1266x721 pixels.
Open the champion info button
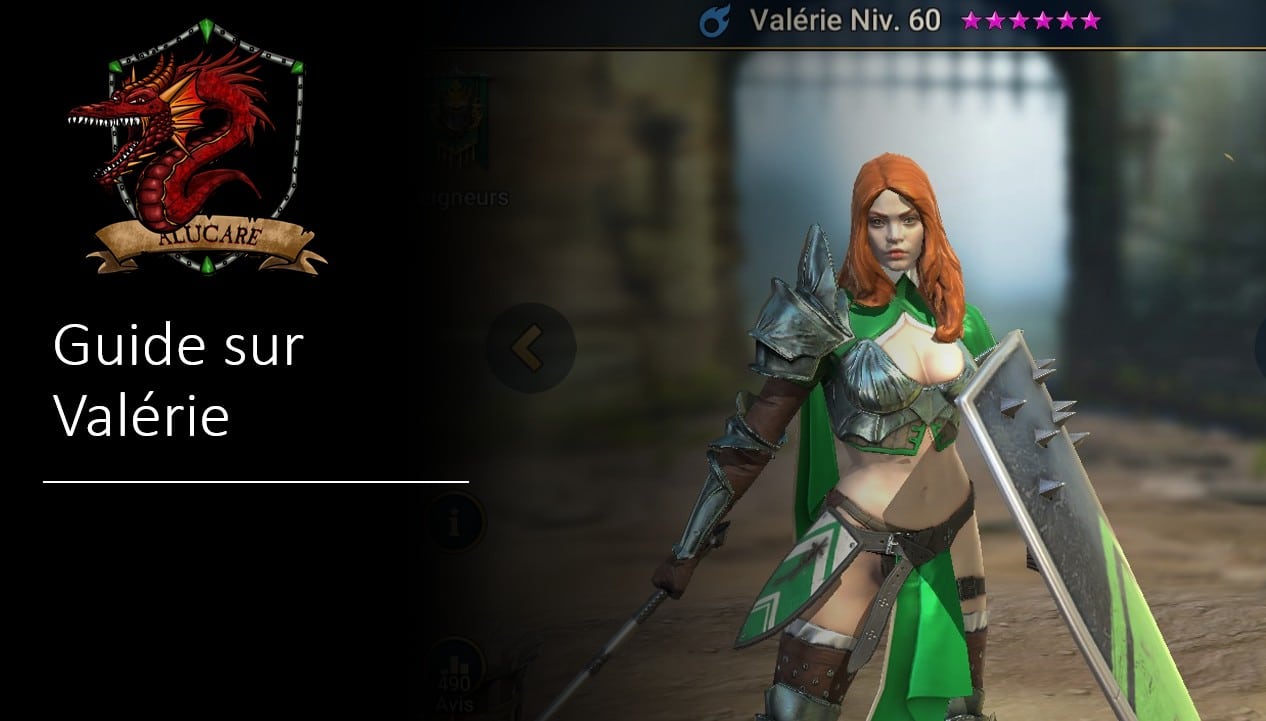point(455,523)
